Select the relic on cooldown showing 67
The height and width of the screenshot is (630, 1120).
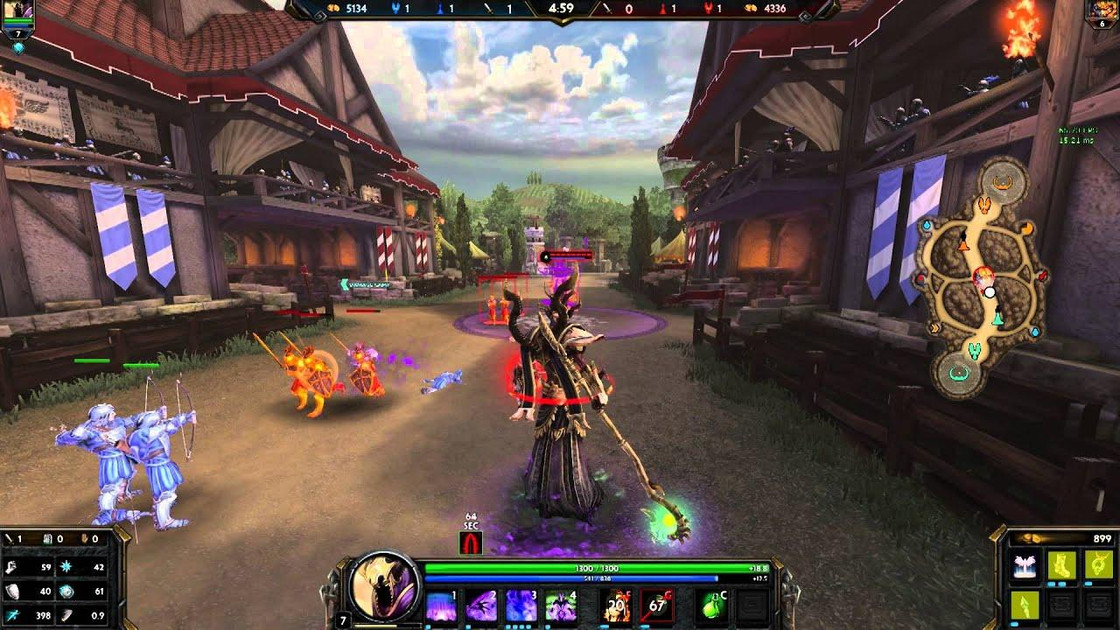click(657, 606)
